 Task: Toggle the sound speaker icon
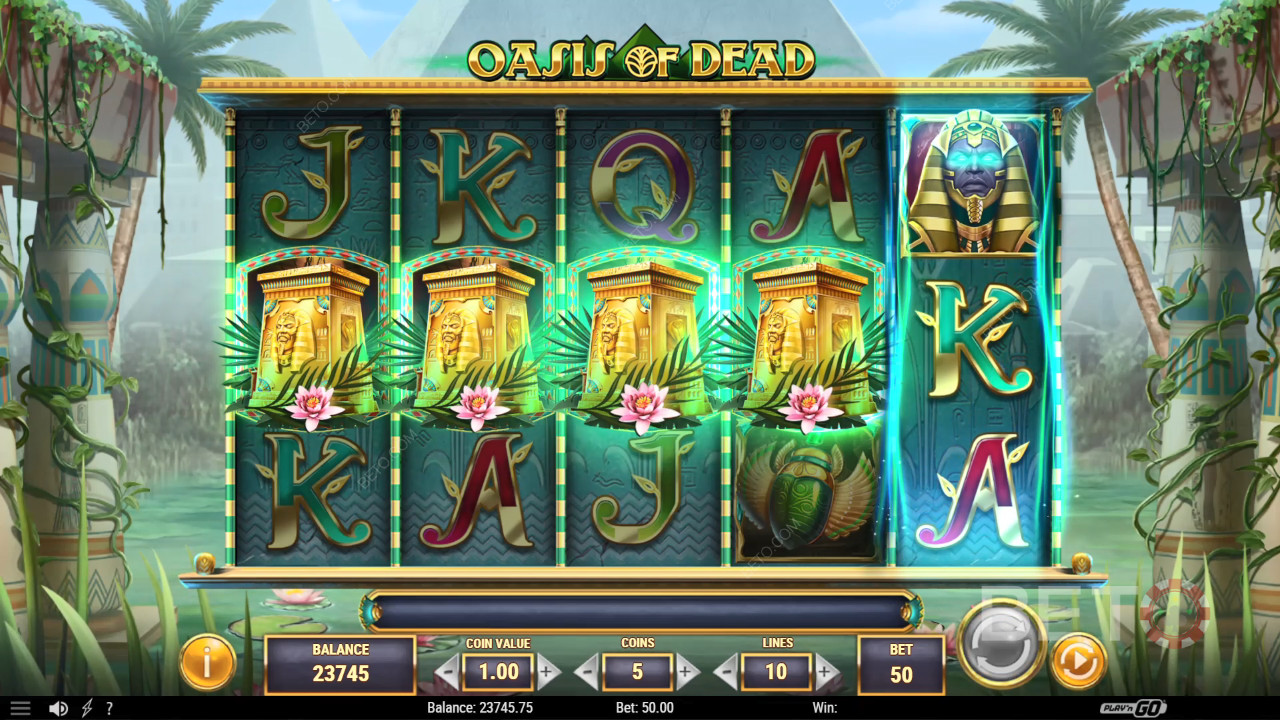tap(58, 708)
